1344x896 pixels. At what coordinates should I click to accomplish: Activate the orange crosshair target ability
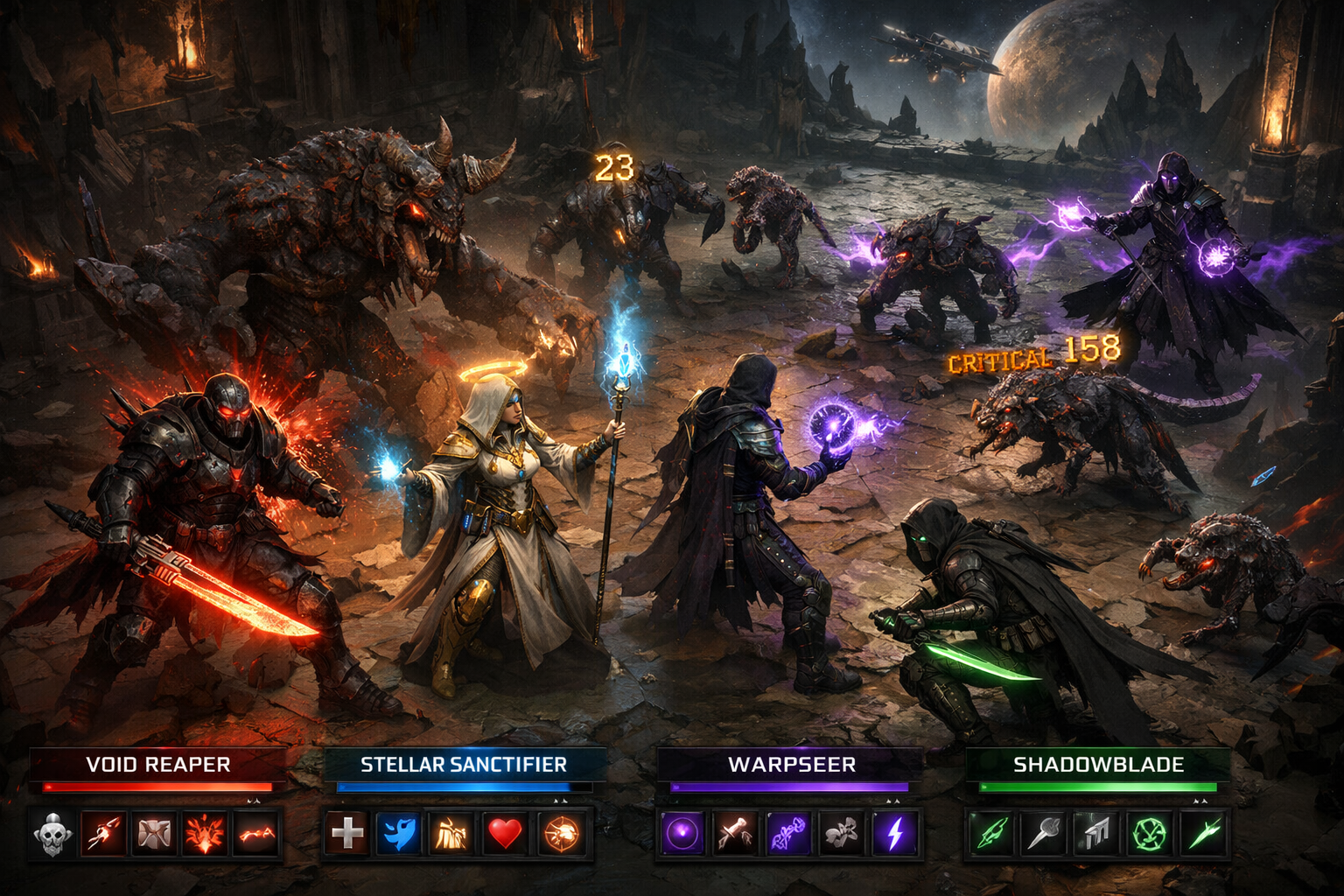[x=560, y=833]
